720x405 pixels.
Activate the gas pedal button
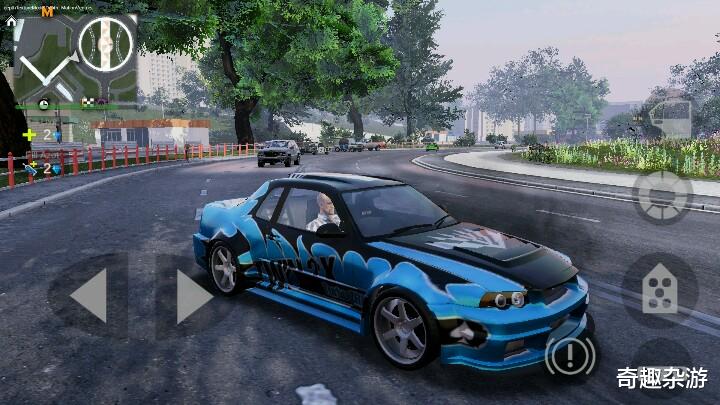(x=658, y=289)
